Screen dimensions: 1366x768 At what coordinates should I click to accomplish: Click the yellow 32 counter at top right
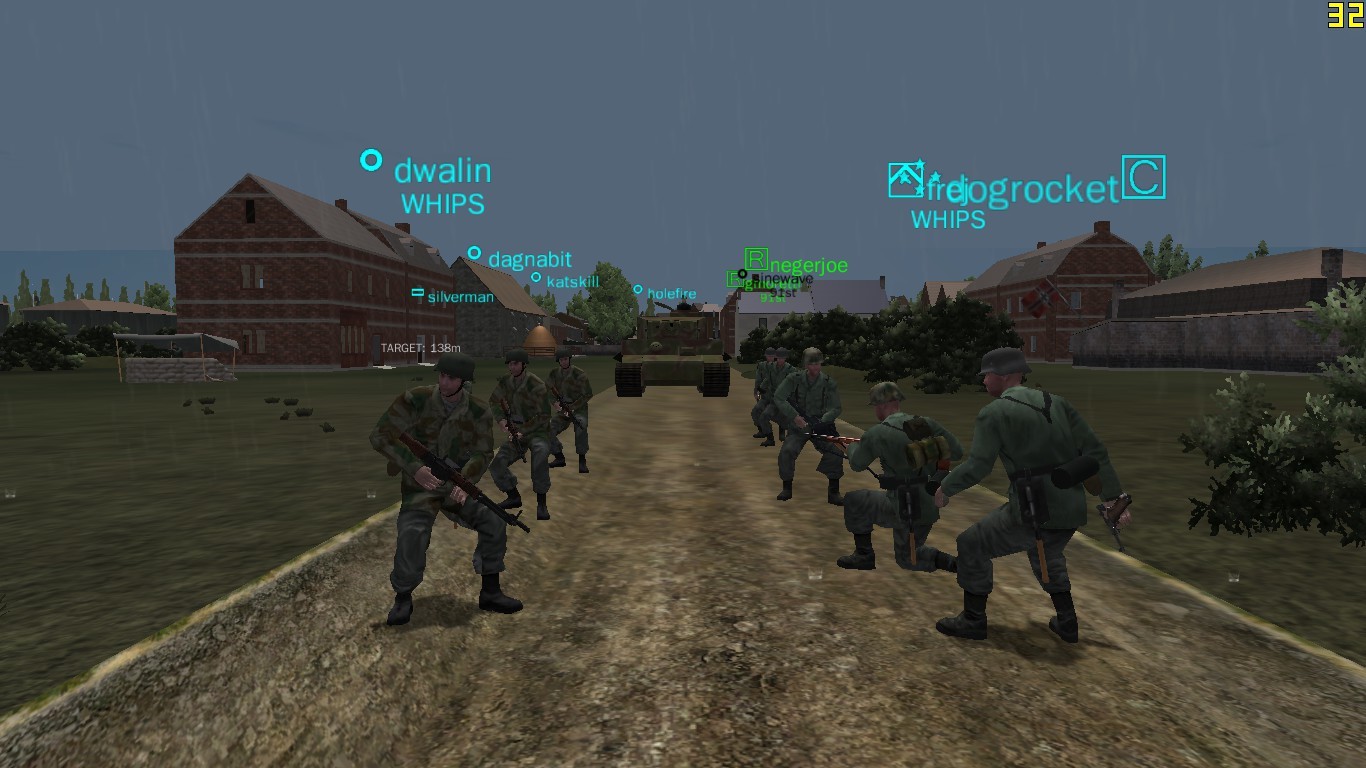1344,14
